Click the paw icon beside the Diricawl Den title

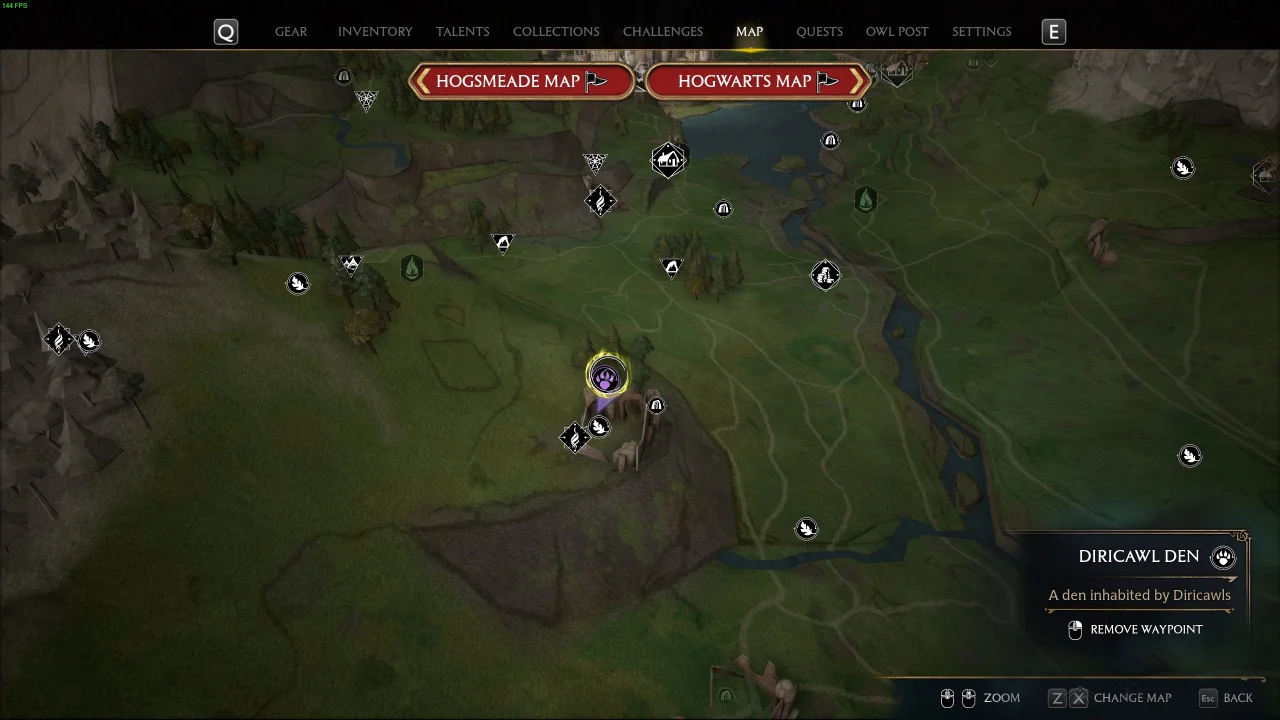tap(1223, 557)
